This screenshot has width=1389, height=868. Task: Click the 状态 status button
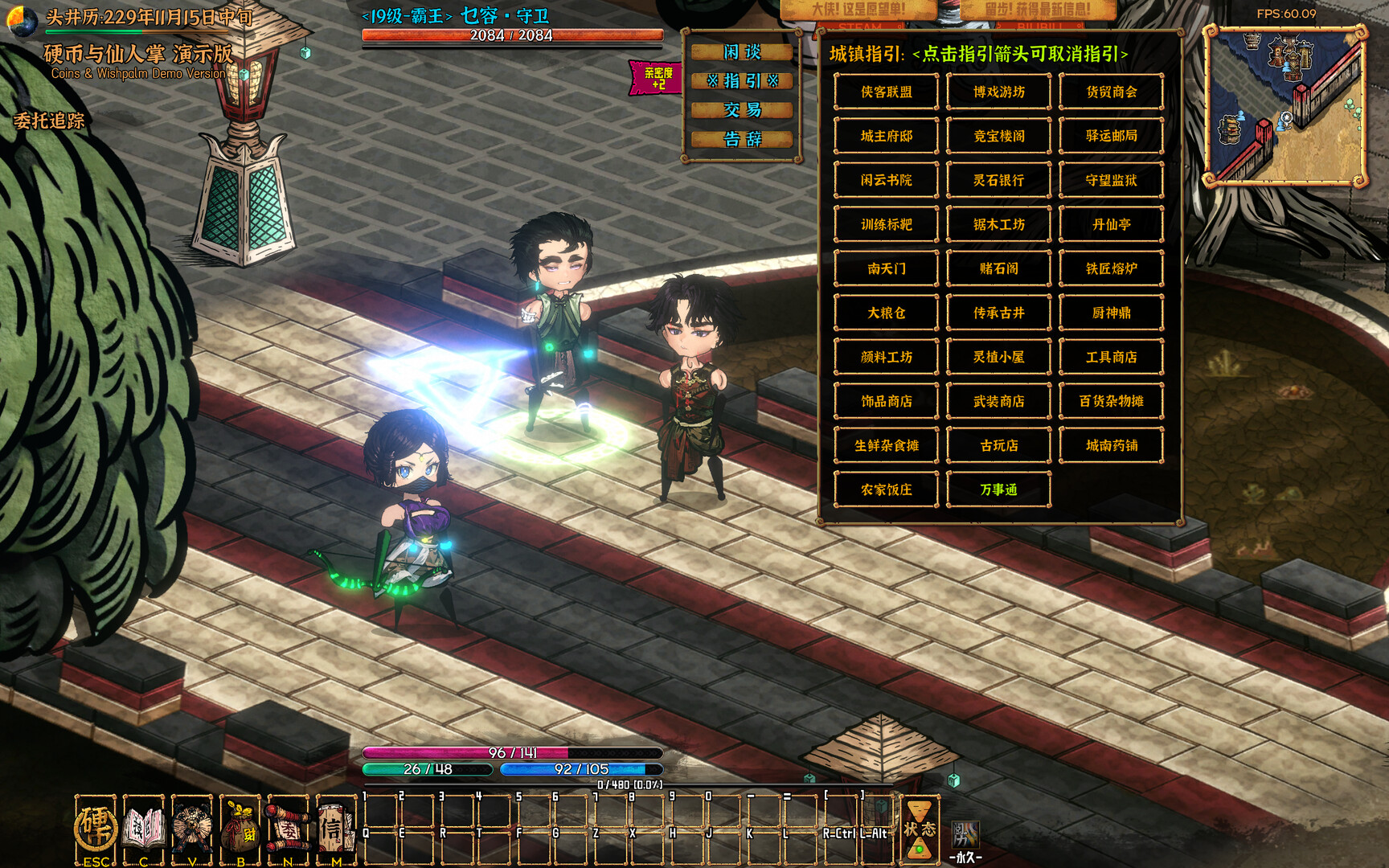919,829
